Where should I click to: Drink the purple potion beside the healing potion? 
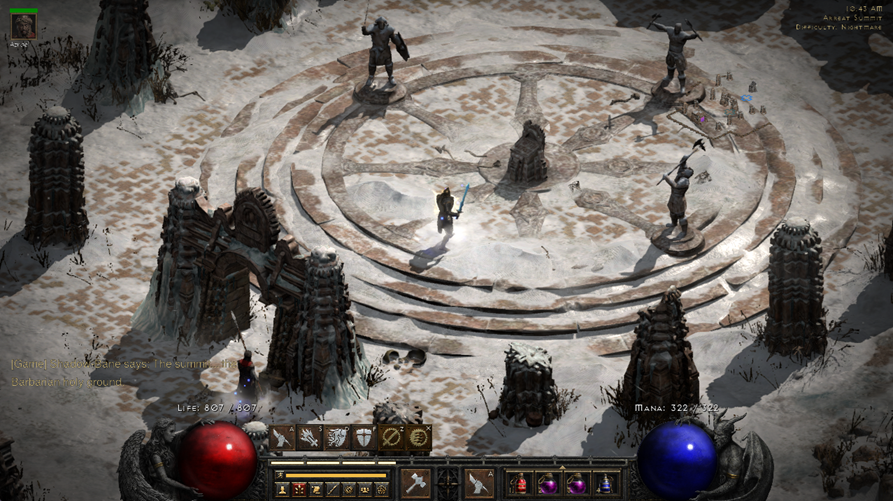[548, 484]
